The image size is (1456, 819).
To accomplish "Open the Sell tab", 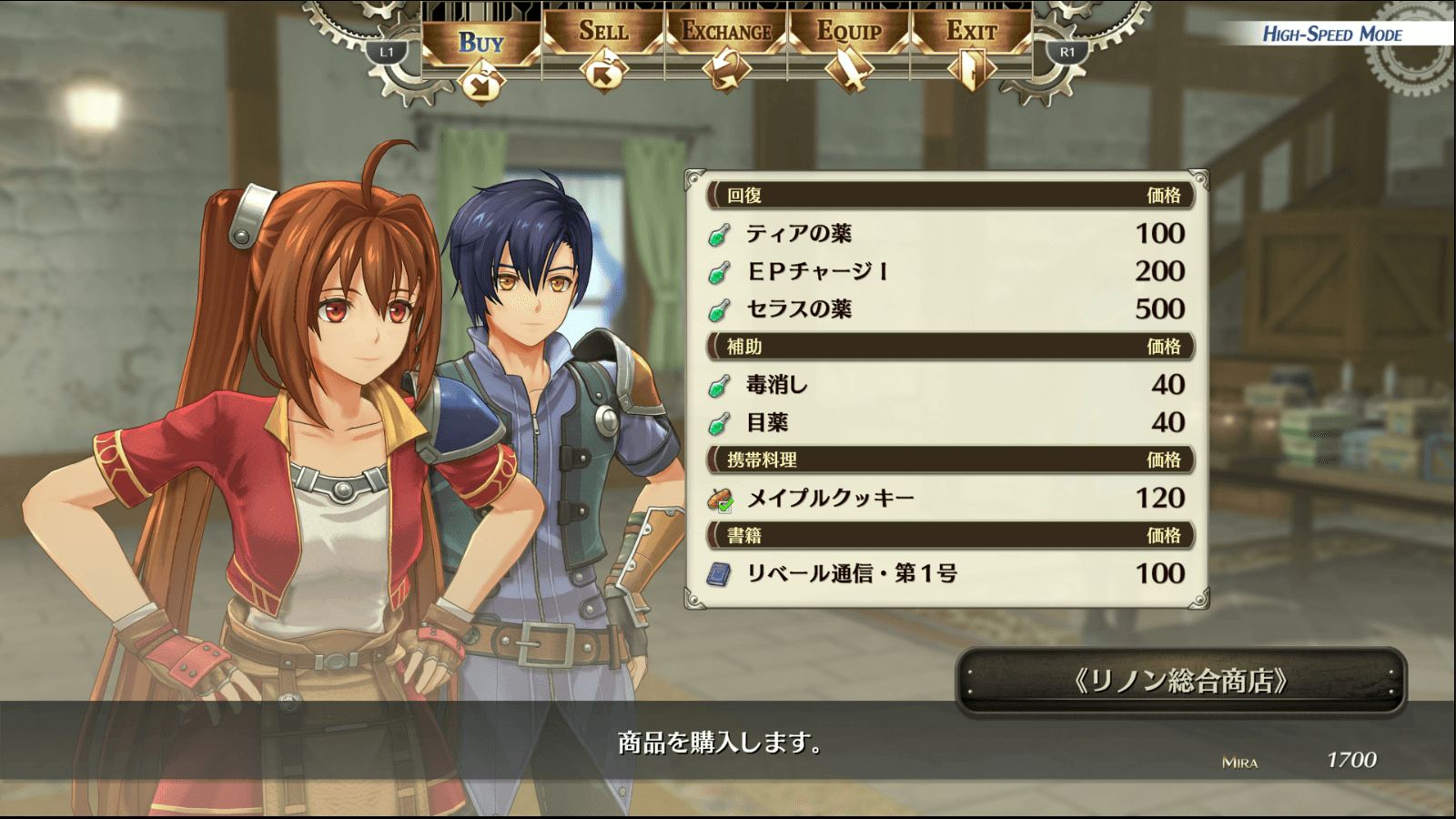I will 603,33.
